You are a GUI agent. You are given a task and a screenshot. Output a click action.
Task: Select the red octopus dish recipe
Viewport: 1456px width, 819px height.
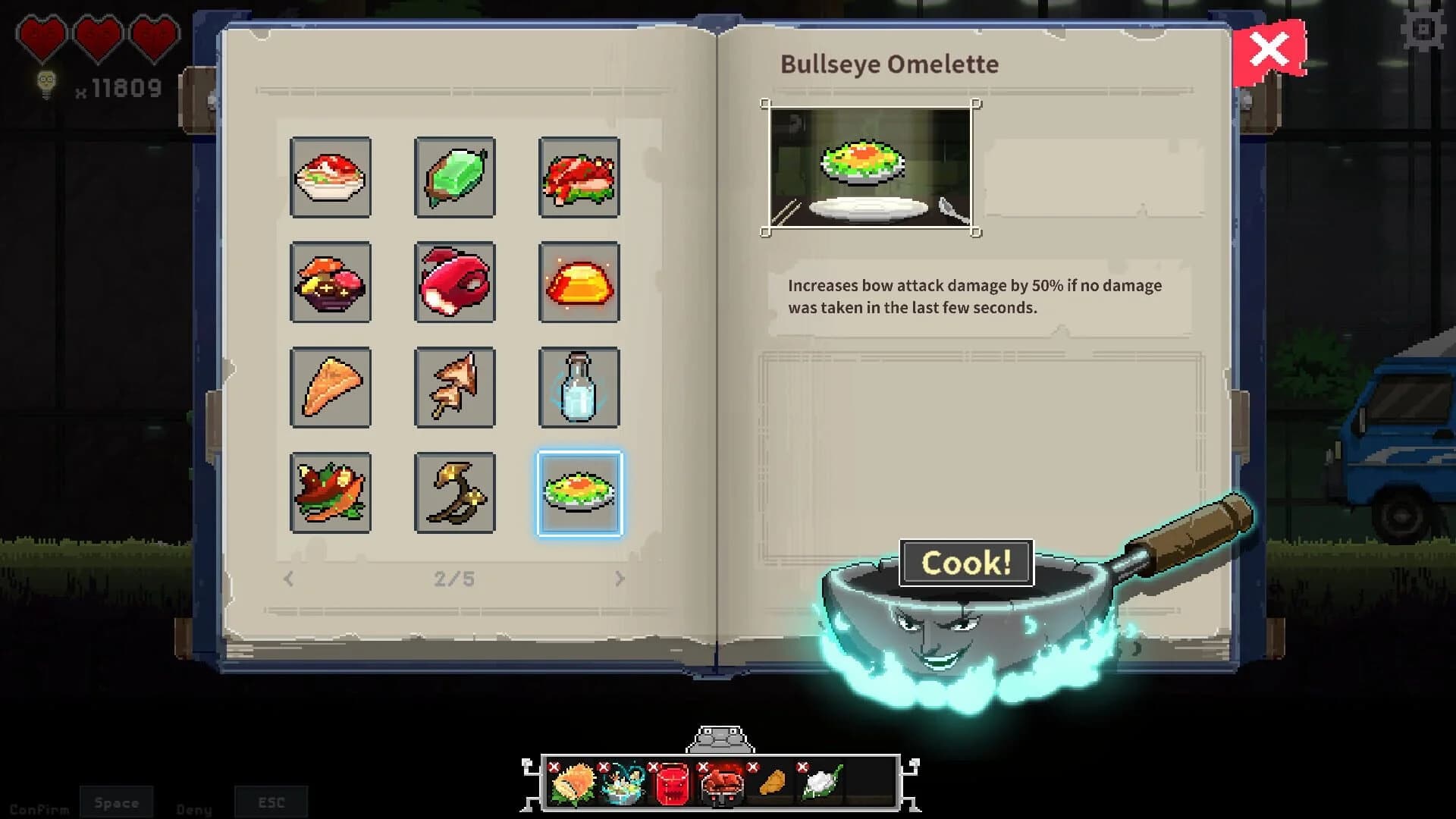click(455, 284)
